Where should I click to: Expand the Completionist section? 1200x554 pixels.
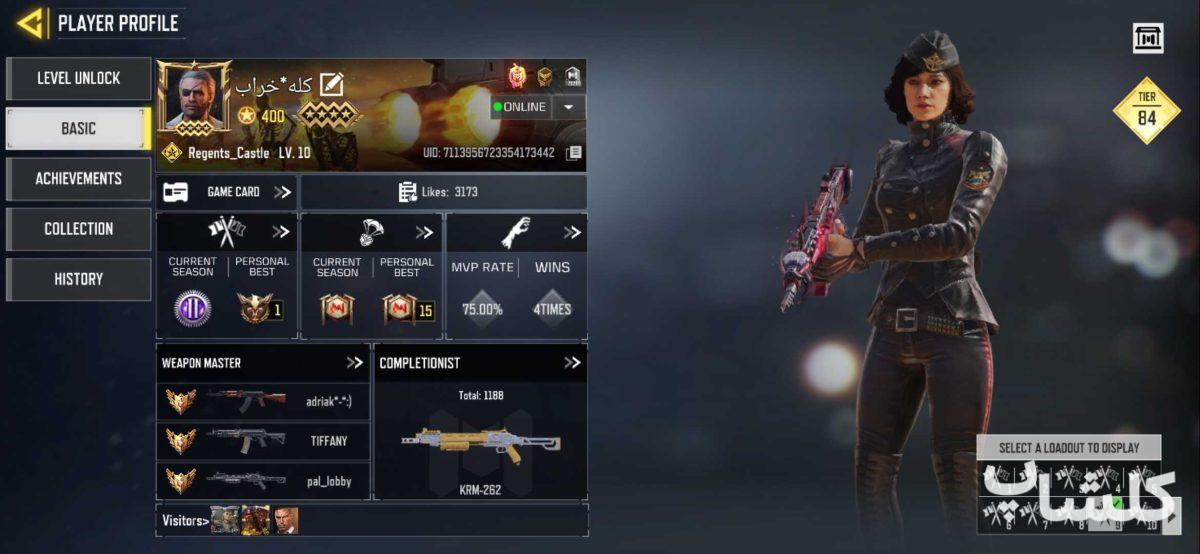pyautogui.click(x=571, y=363)
